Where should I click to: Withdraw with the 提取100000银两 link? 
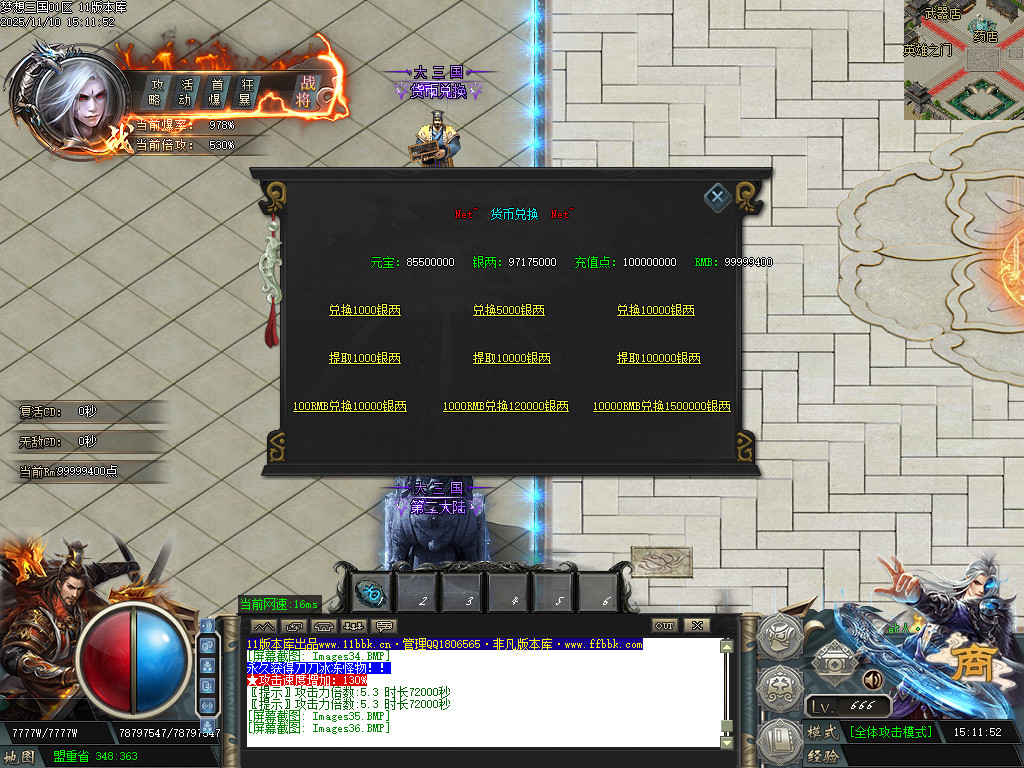(x=659, y=358)
